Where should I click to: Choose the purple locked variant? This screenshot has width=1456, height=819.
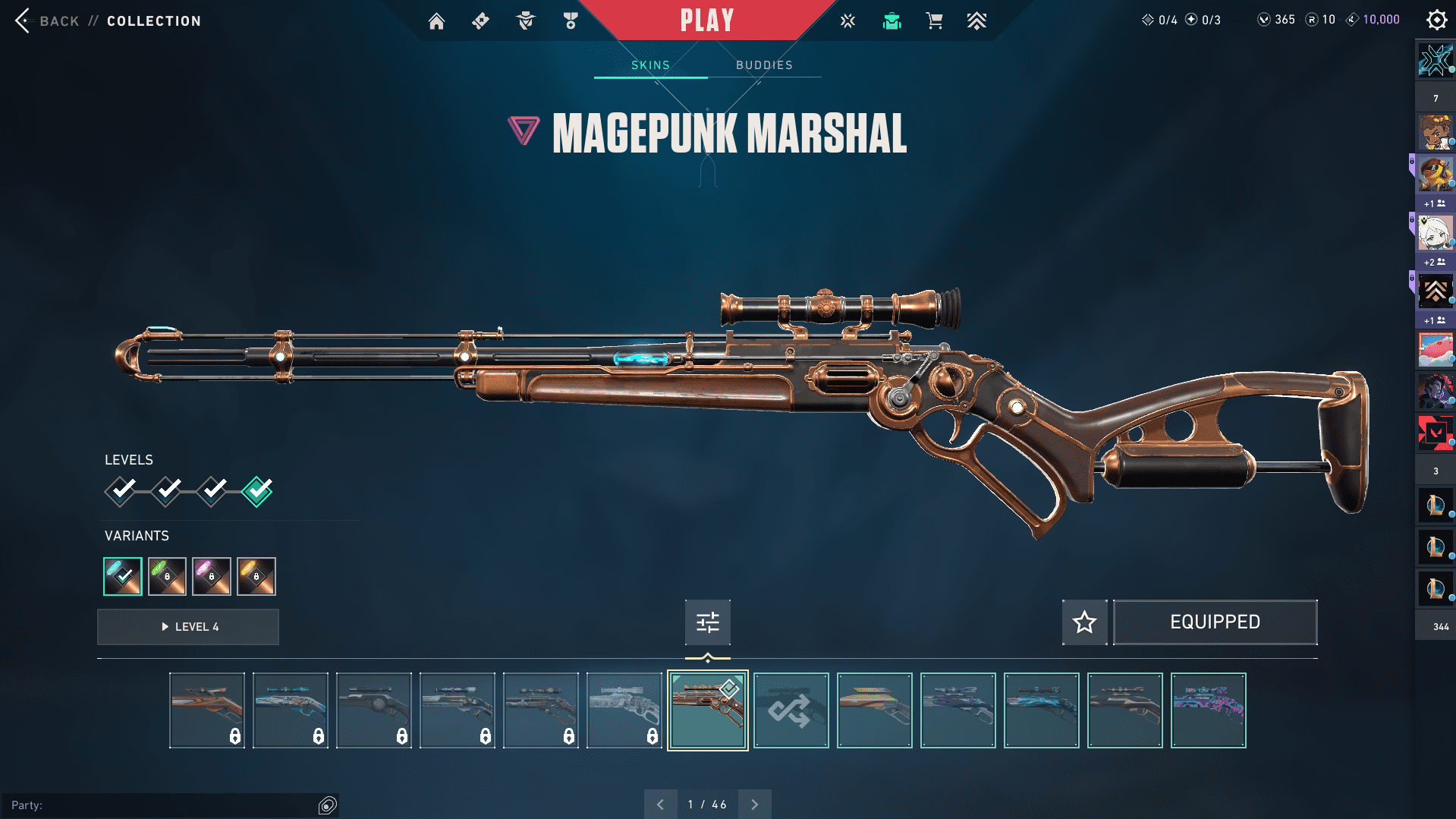pyautogui.click(x=212, y=576)
